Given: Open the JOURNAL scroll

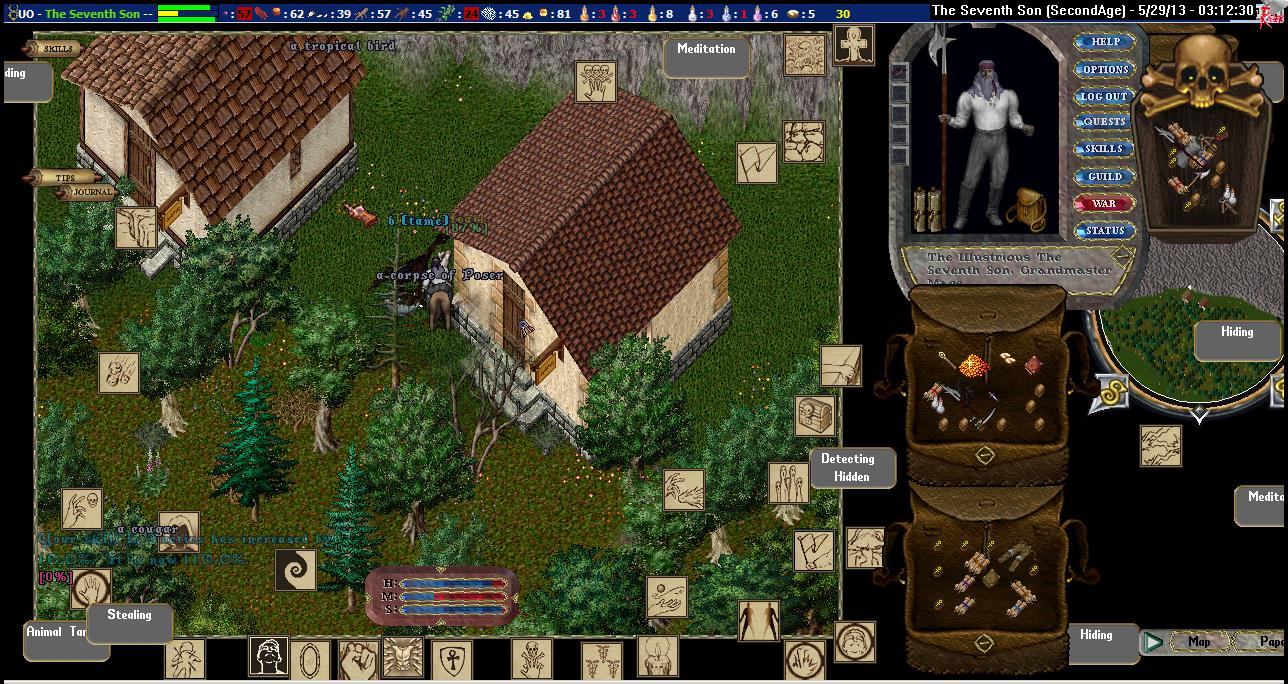Looking at the screenshot, I should pyautogui.click(x=91, y=193).
